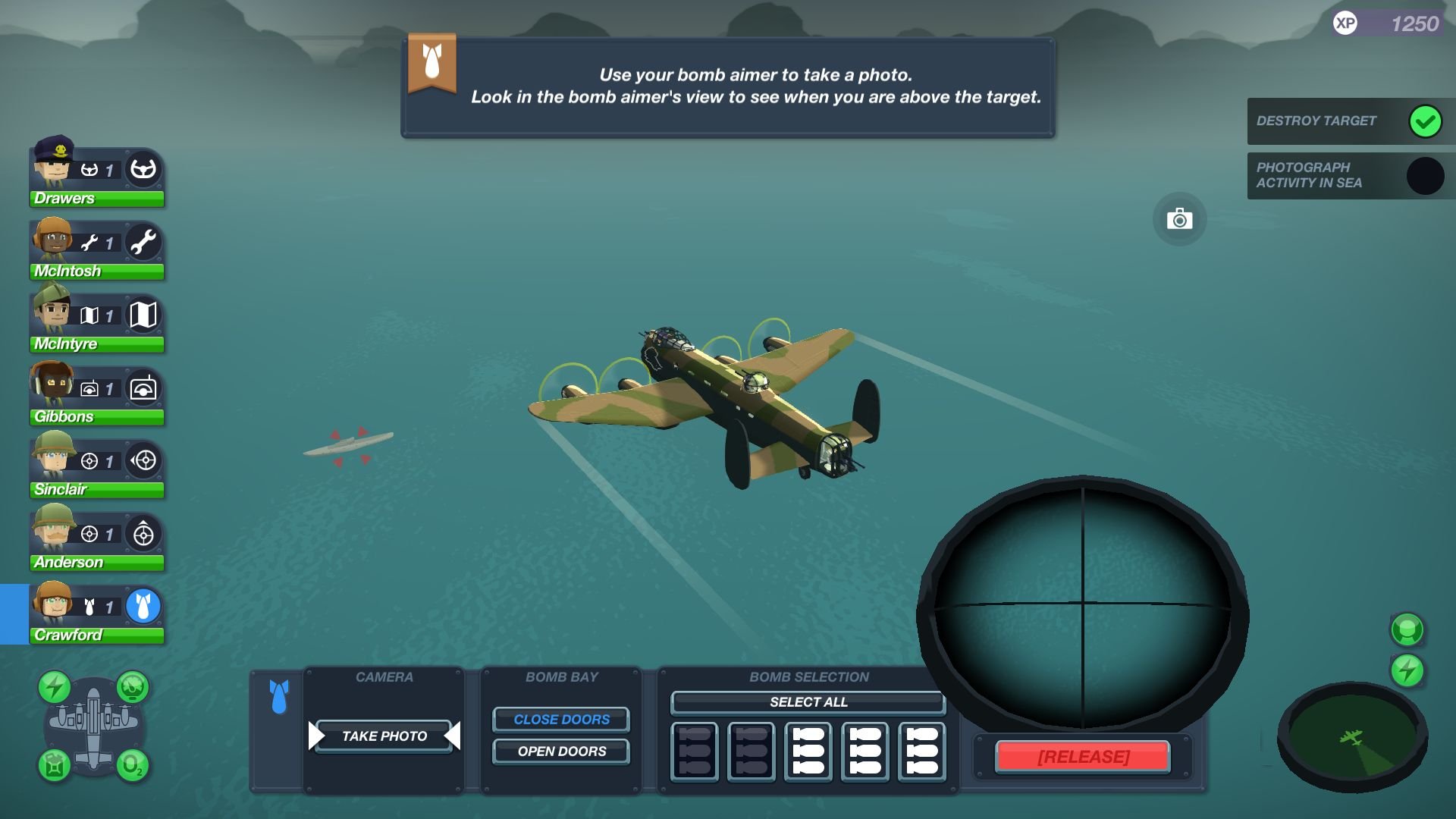1456x819 pixels.
Task: Click Close Doors in the Bomb Bay panel
Action: (x=561, y=719)
